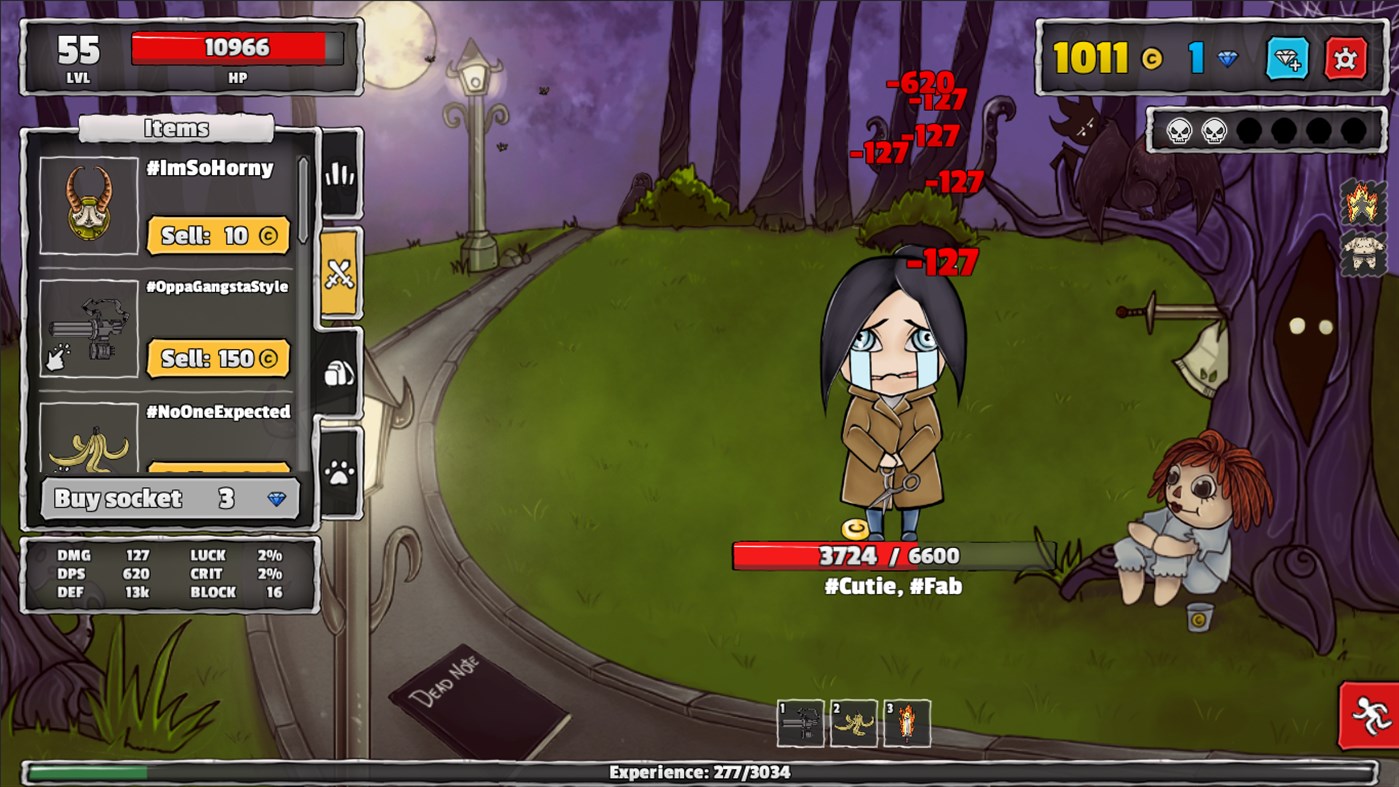
Task: Open the settings gear icon
Action: point(1347,59)
